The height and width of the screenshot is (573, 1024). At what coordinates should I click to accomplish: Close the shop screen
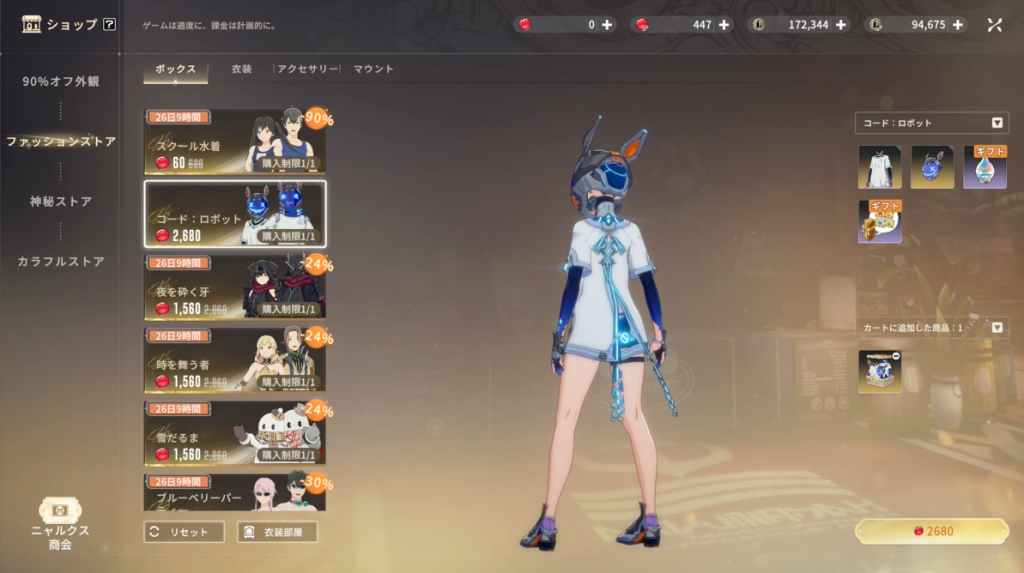tap(995, 25)
